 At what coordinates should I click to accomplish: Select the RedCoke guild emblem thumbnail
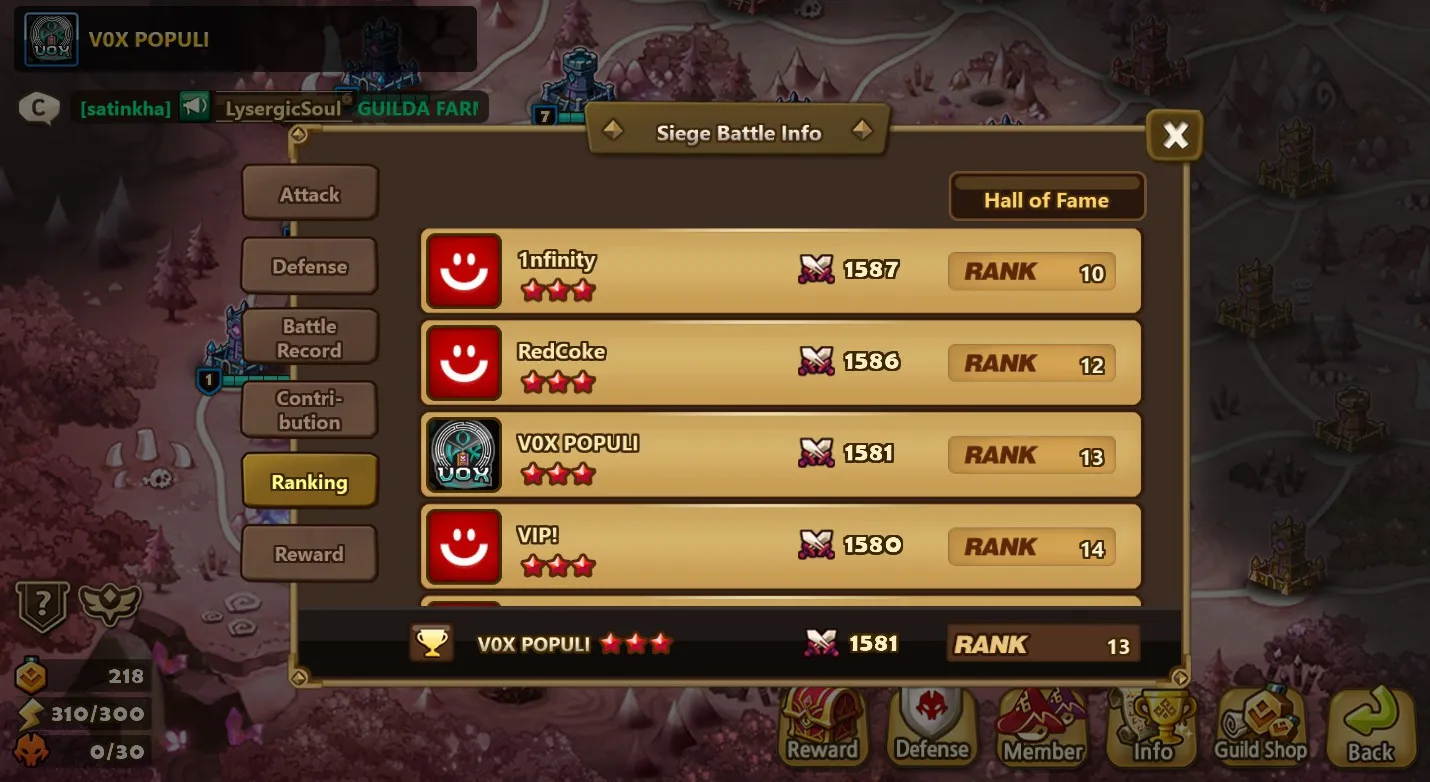click(x=463, y=363)
